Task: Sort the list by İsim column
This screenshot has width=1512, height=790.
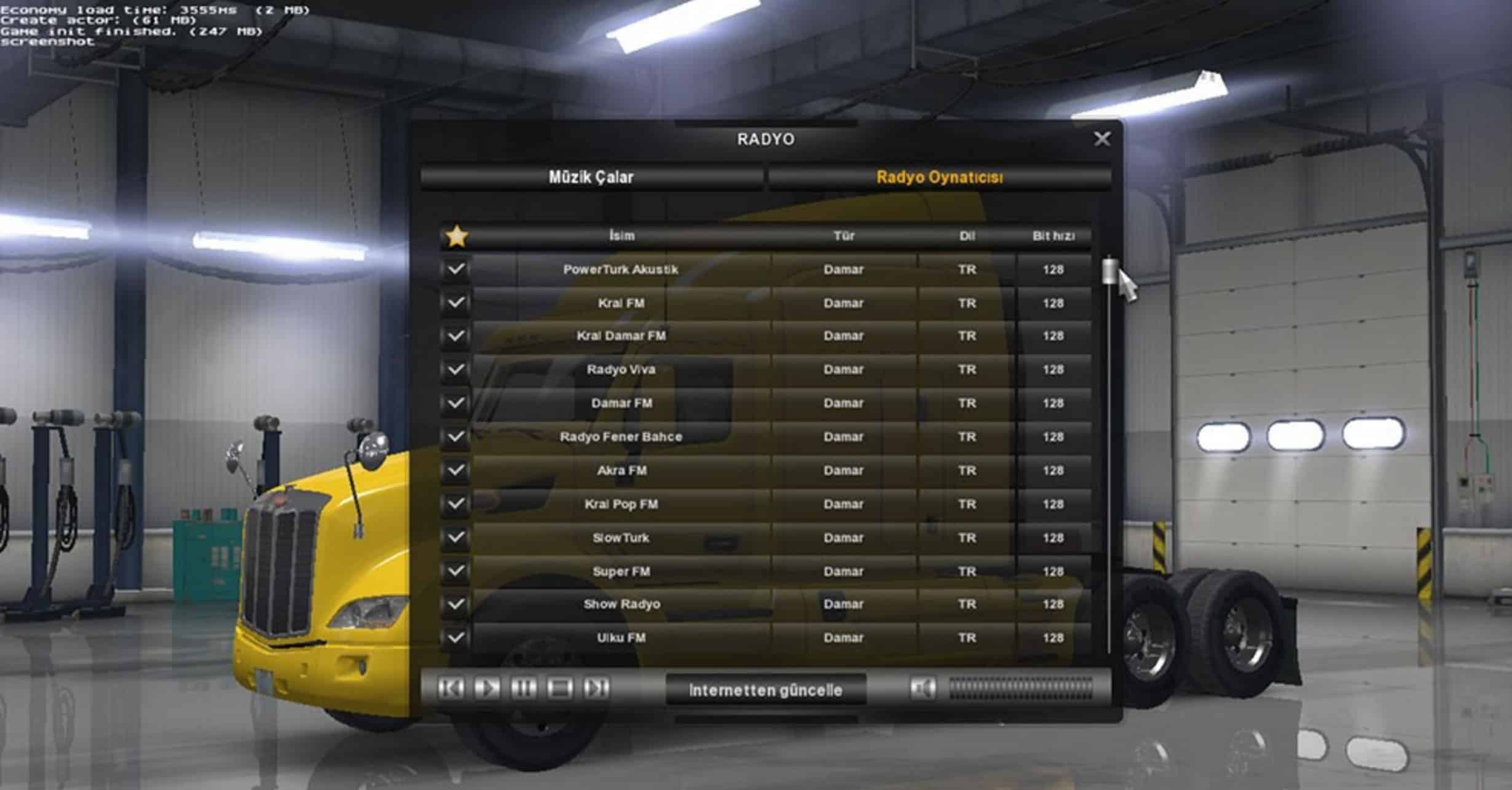Action: (621, 236)
